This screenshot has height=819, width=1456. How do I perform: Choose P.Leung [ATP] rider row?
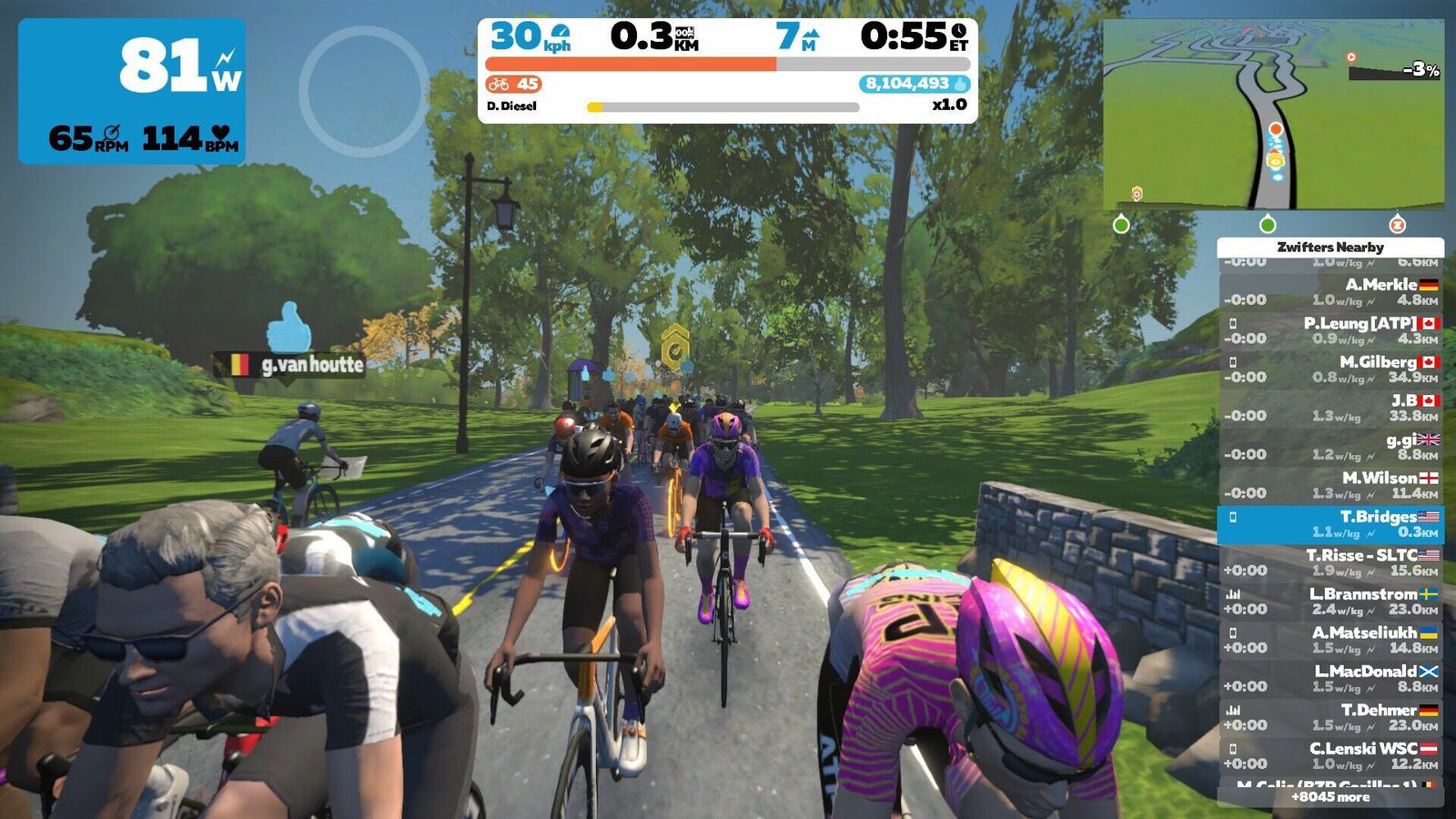[x=1330, y=330]
